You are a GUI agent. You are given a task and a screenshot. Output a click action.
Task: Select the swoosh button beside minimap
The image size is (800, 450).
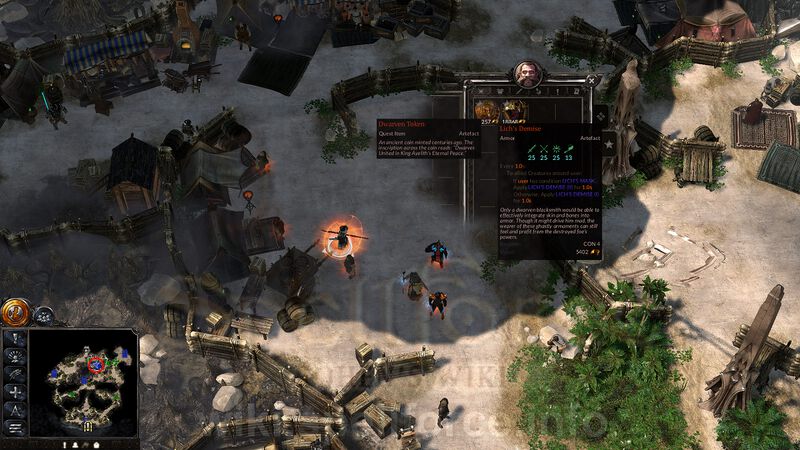[15, 374]
